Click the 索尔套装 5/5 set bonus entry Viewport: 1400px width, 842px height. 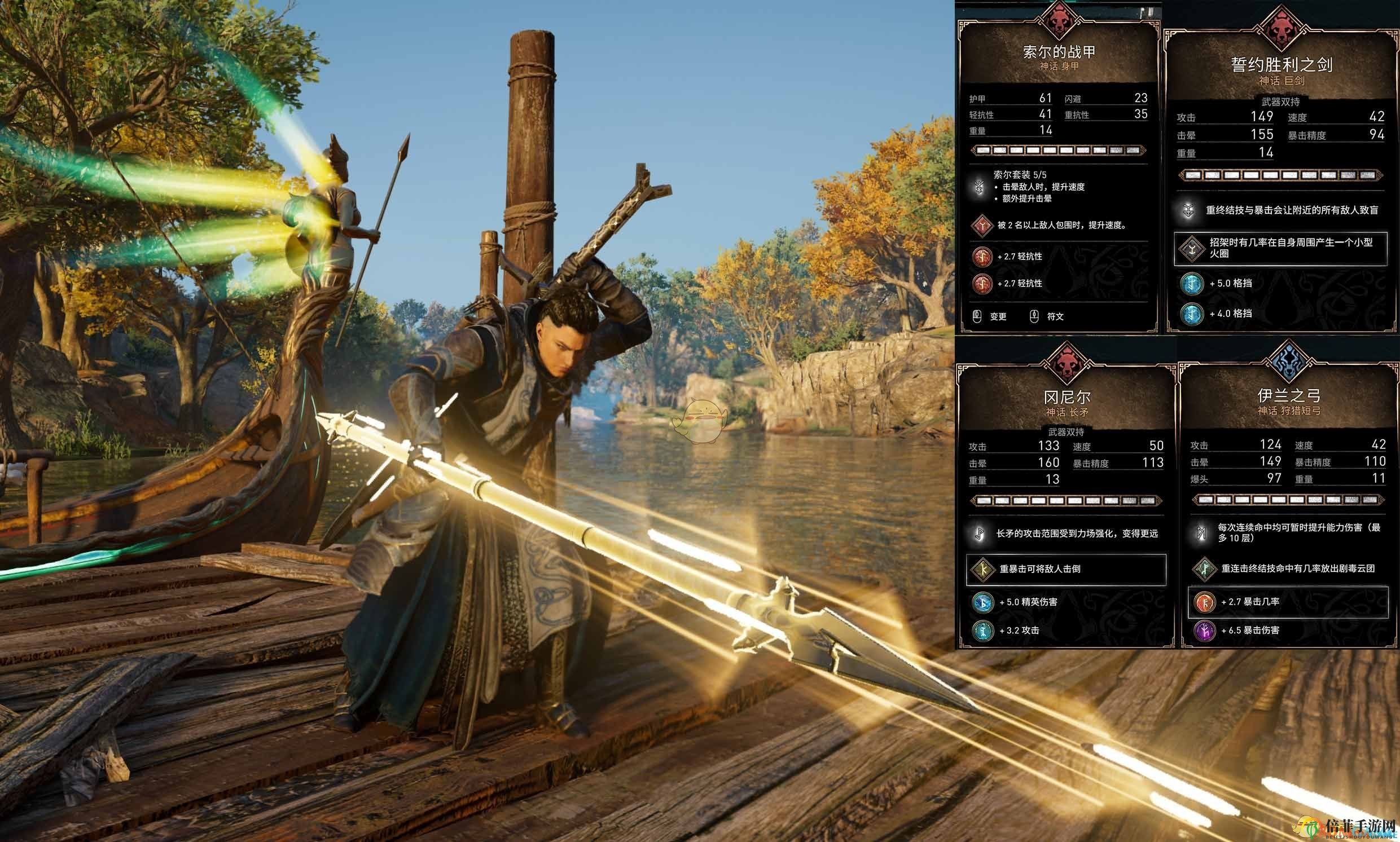[1039, 186]
